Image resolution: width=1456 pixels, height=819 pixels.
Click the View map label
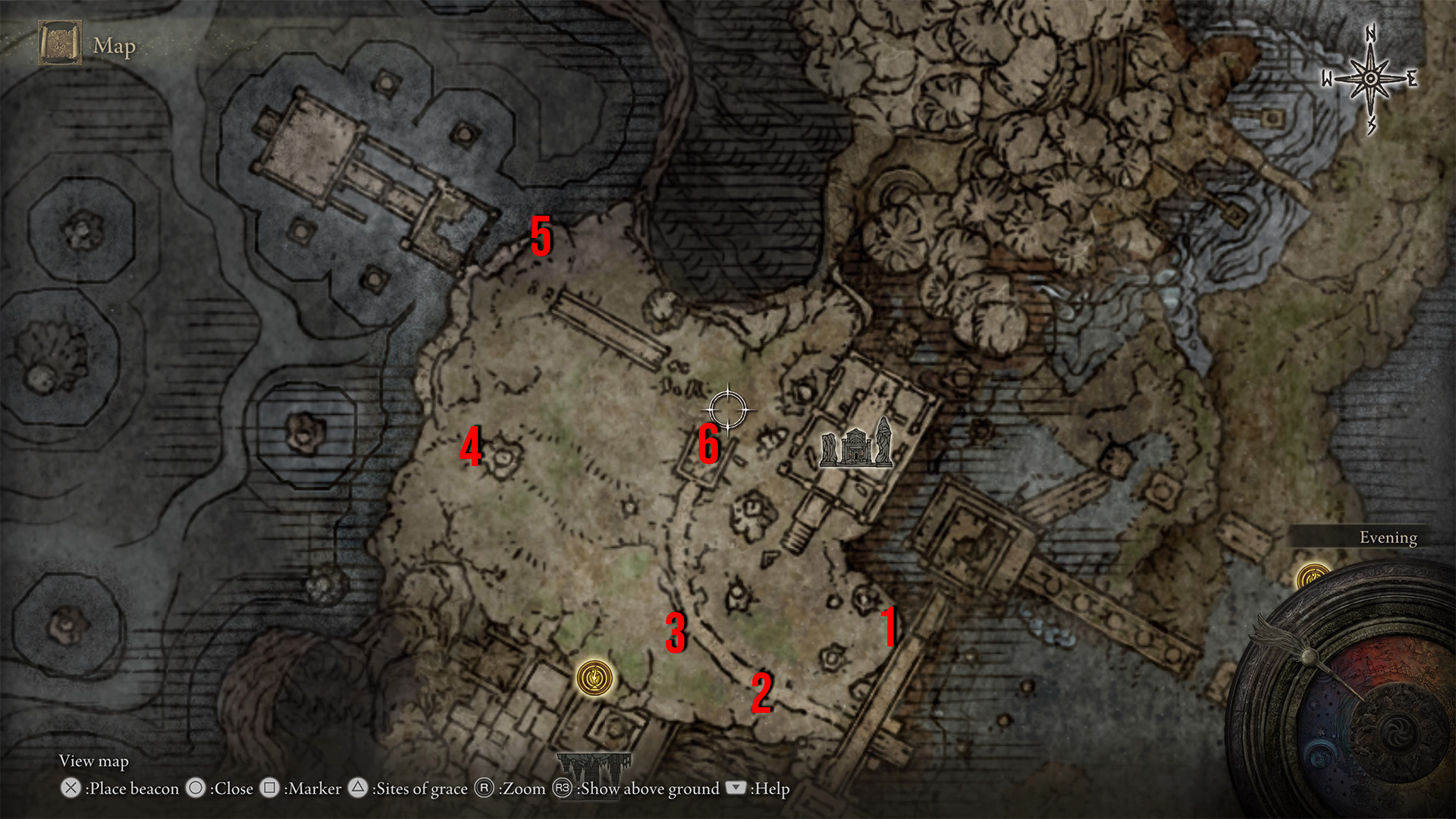point(95,761)
